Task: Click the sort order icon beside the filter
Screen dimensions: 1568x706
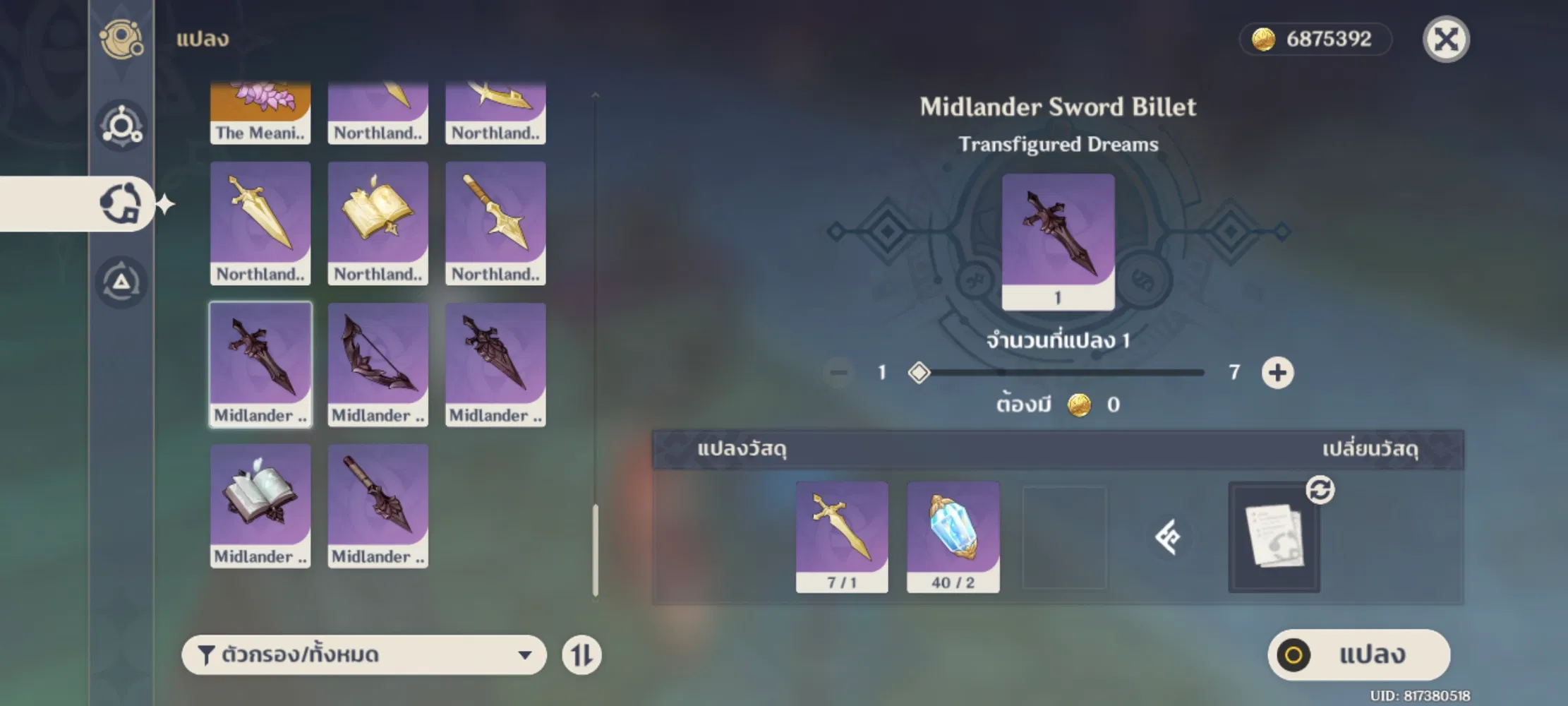Action: point(583,655)
